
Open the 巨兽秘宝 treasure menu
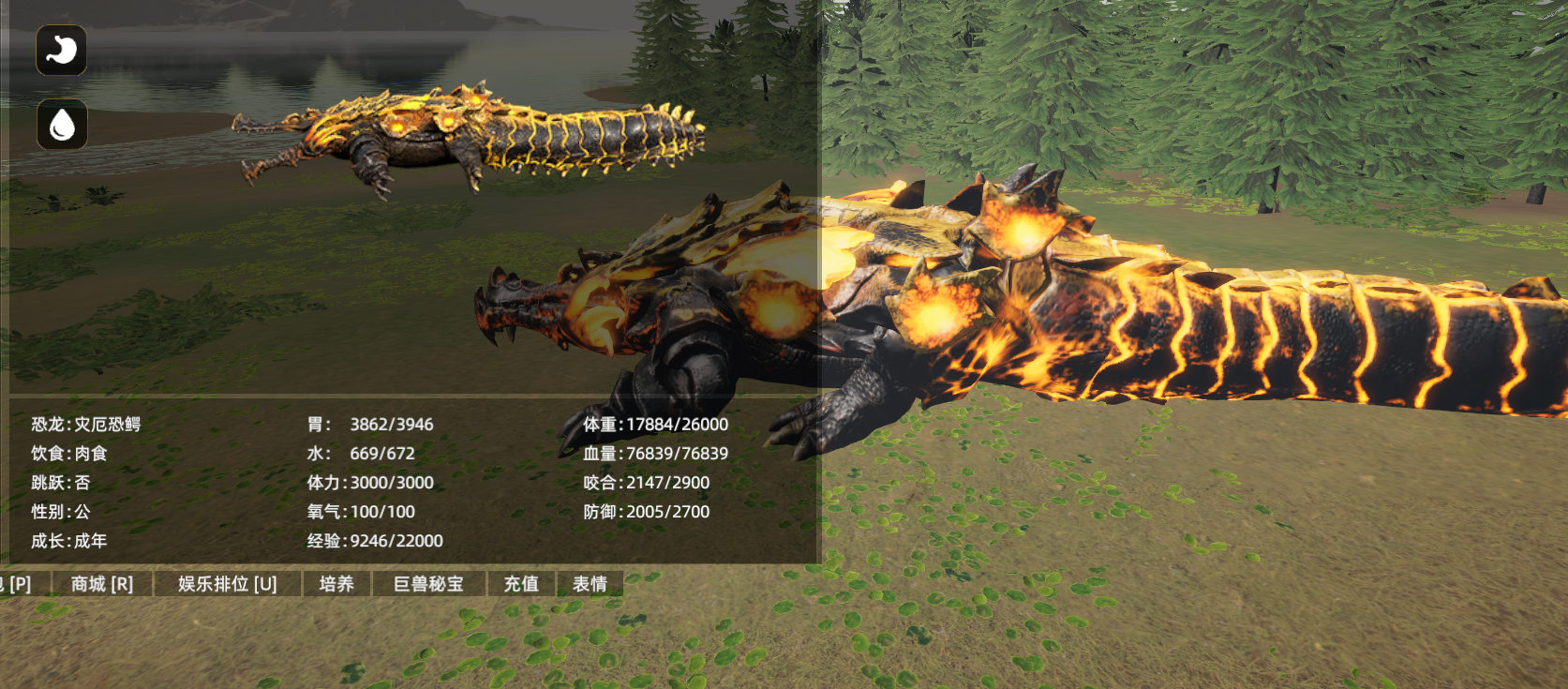(x=428, y=584)
